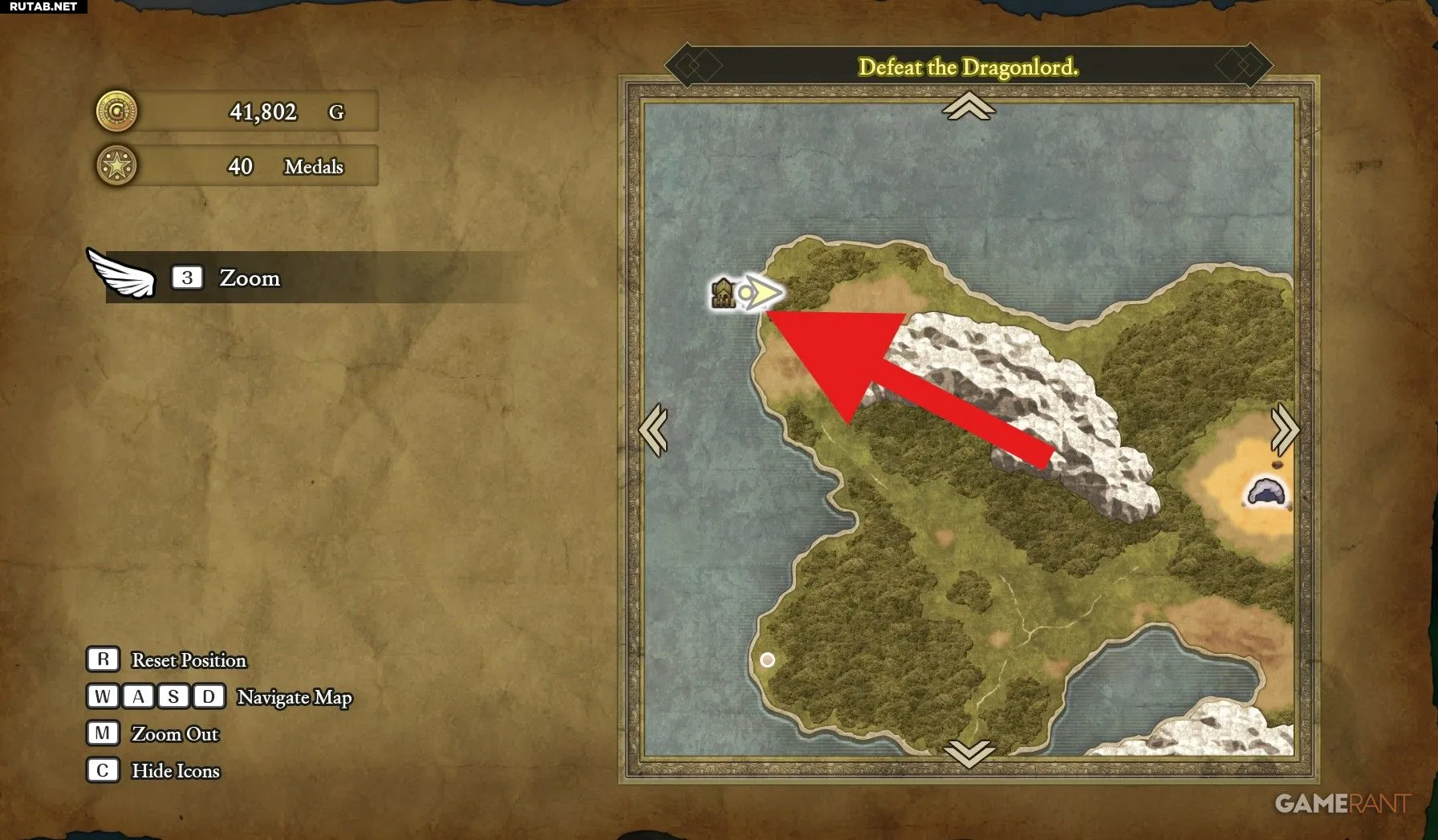Move the map left with the left arrow

click(654, 430)
